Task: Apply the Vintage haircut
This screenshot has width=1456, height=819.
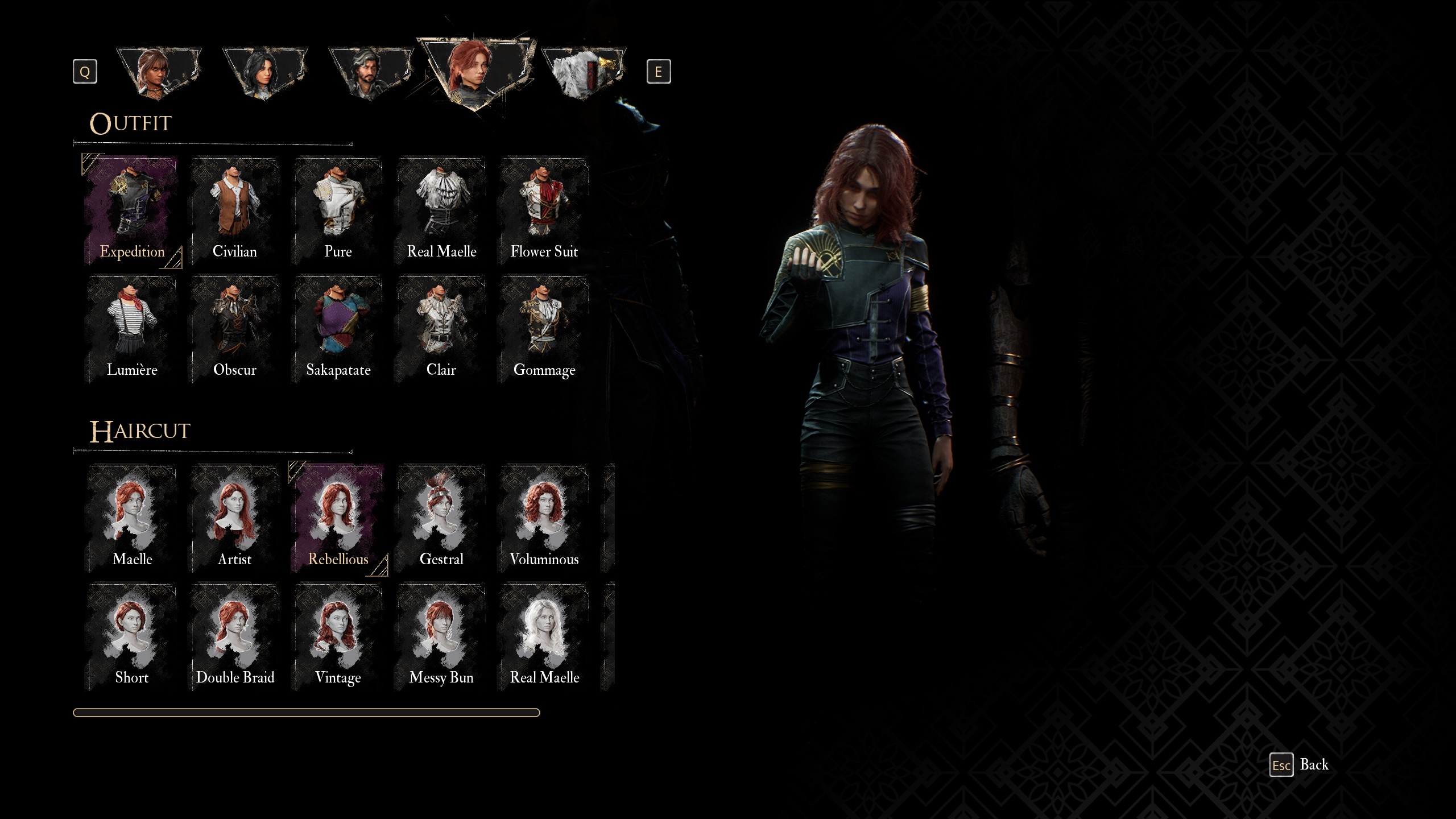Action: point(338,636)
